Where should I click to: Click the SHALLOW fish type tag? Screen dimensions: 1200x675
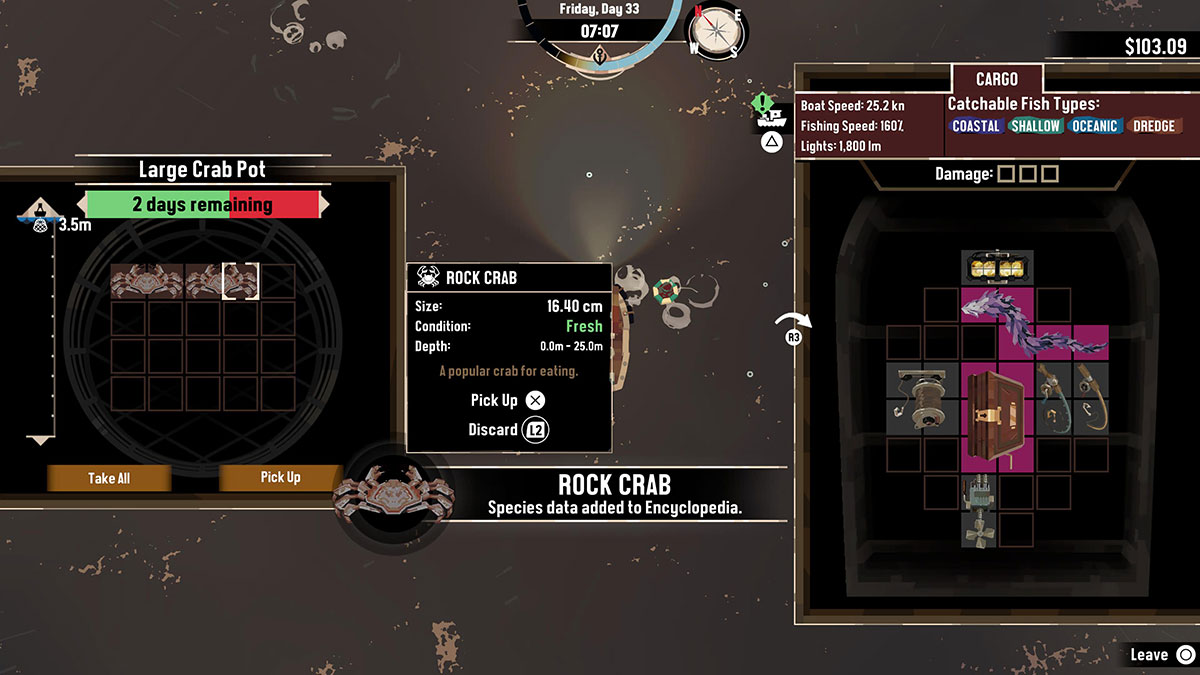click(x=1035, y=126)
